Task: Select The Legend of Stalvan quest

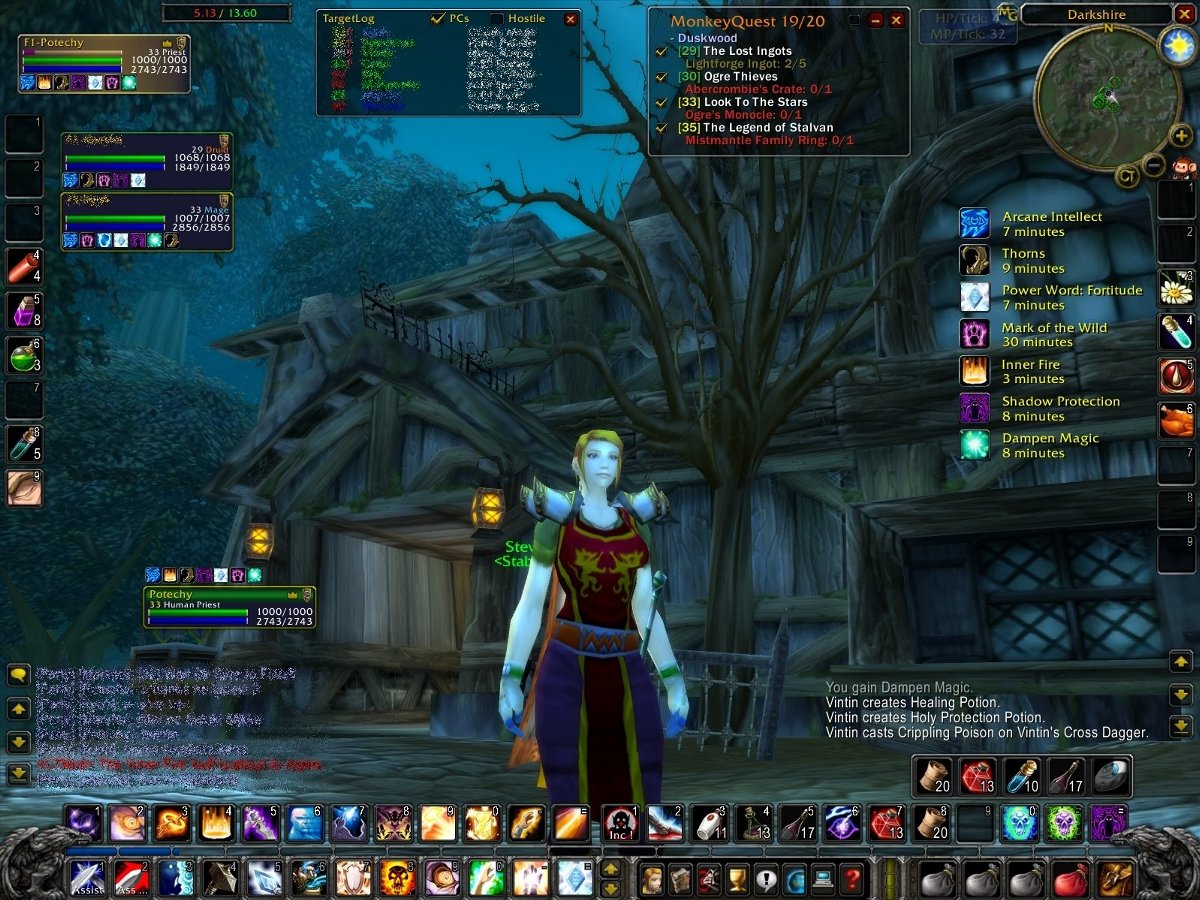Action: [x=768, y=128]
